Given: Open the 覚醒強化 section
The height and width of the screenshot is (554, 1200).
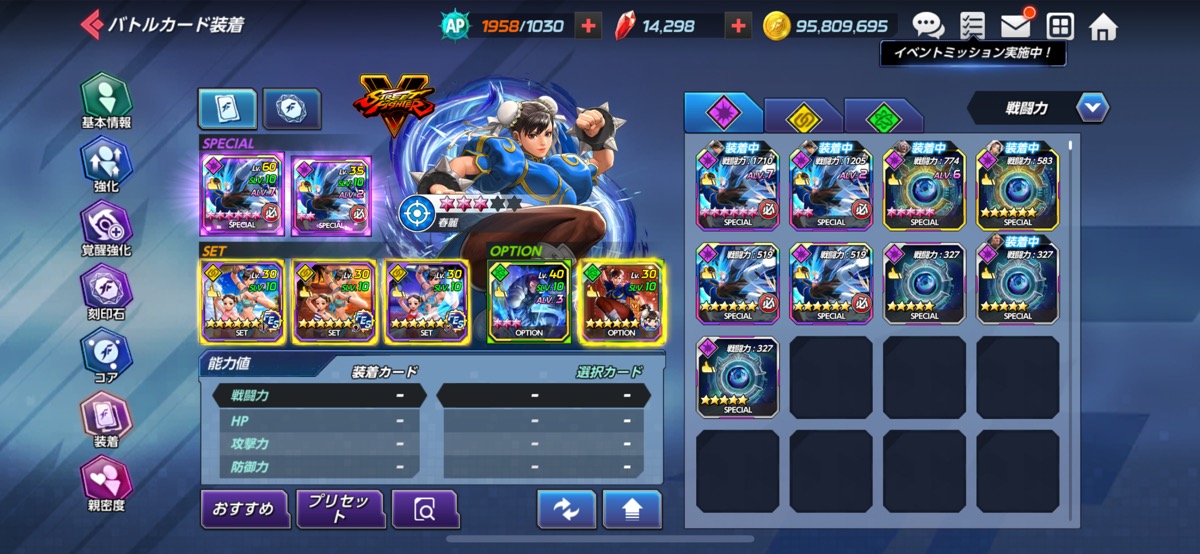Looking at the screenshot, I should (105, 228).
